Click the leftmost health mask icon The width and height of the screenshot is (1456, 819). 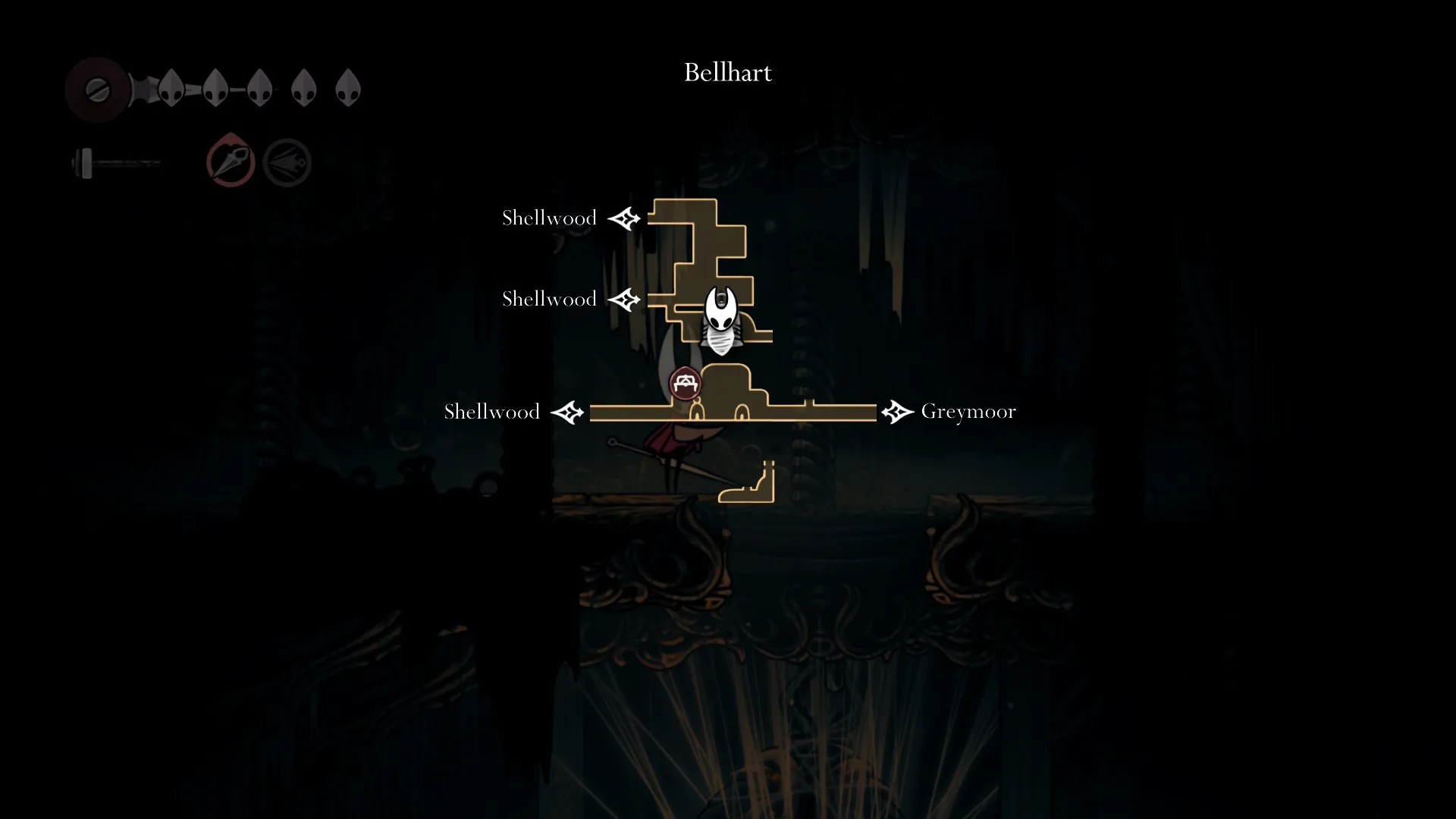coord(171,87)
